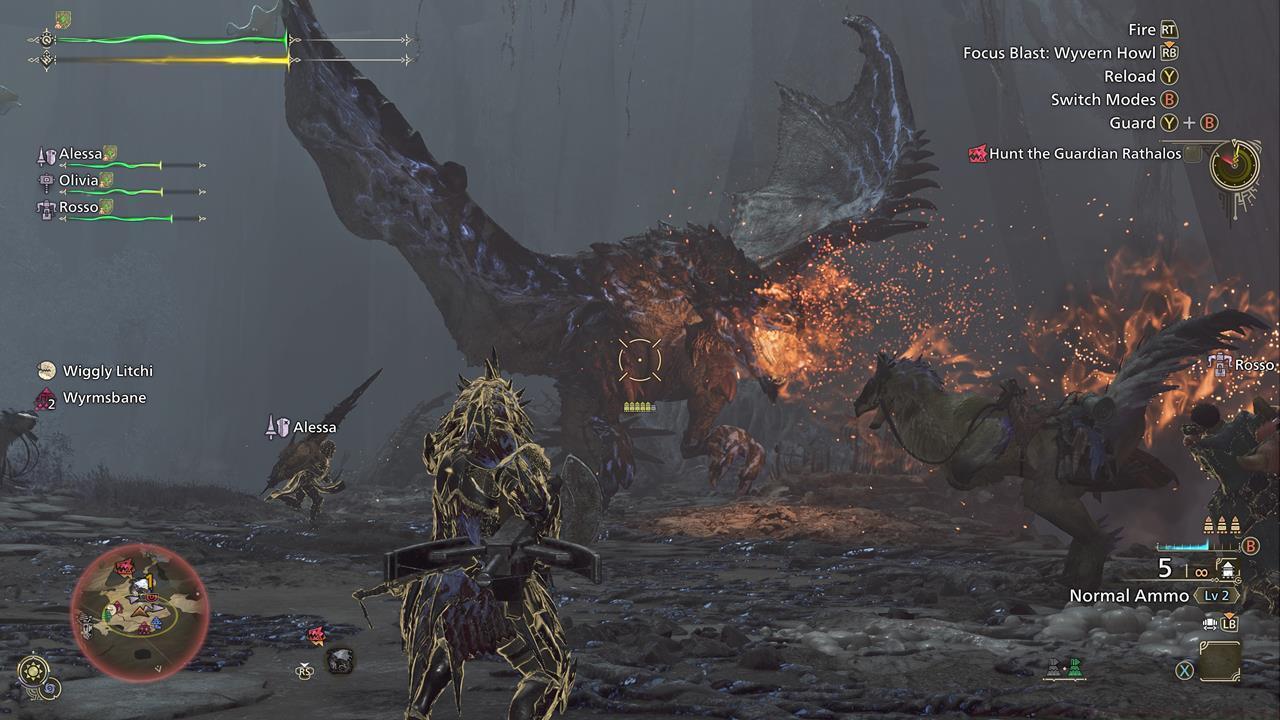Image resolution: width=1280 pixels, height=720 pixels.
Task: Click Olivia's hunting horn weapon icon
Action: click(x=47, y=182)
